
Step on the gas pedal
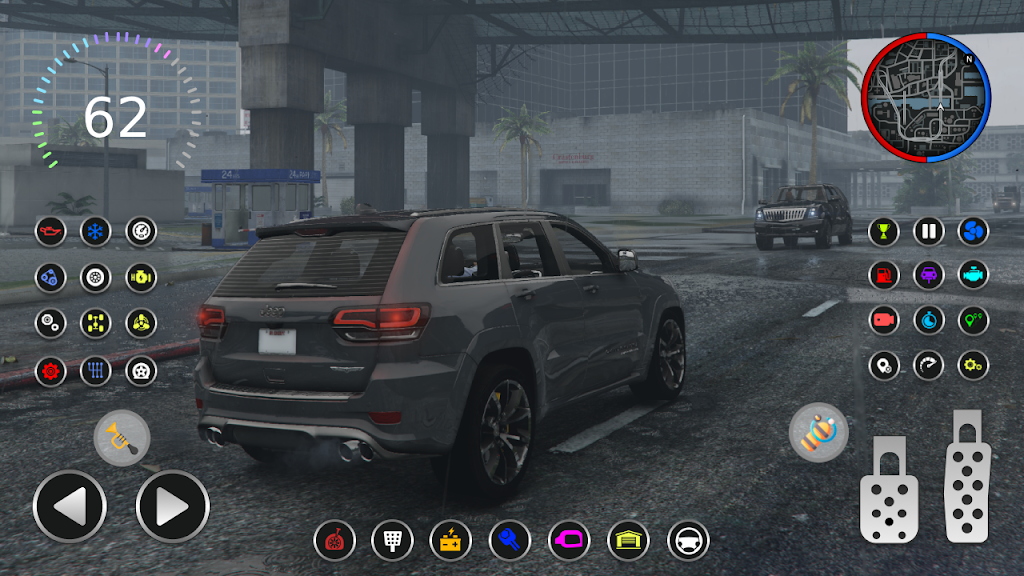(969, 476)
